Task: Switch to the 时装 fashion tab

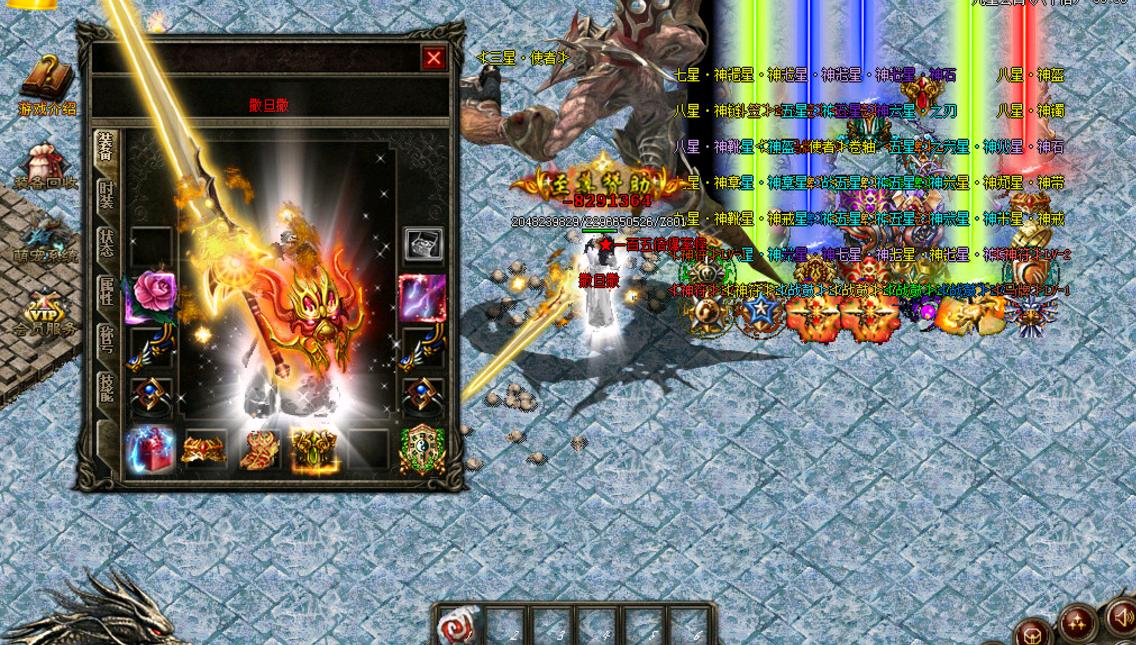Action: click(106, 196)
